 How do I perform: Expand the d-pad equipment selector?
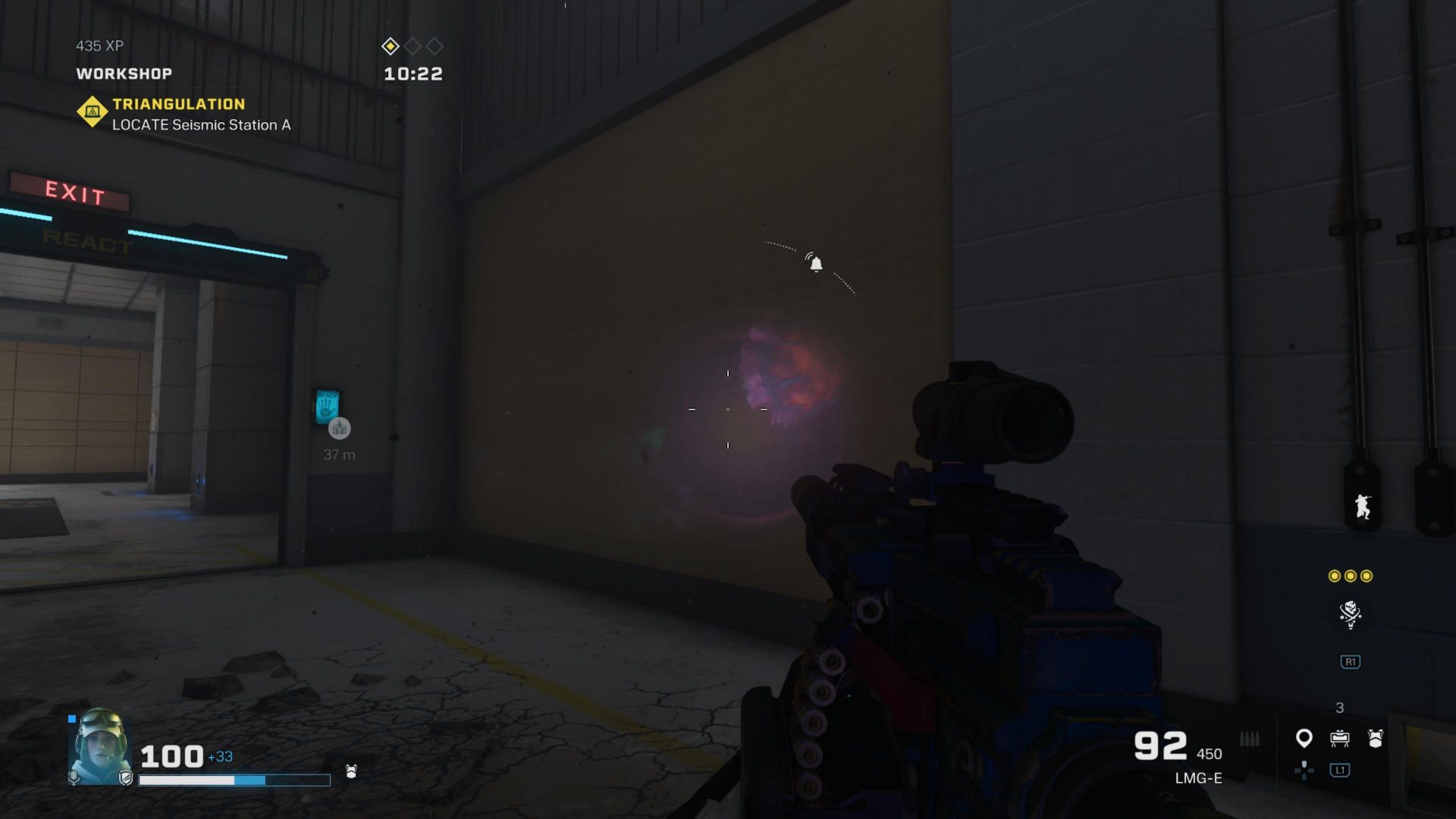[1305, 771]
